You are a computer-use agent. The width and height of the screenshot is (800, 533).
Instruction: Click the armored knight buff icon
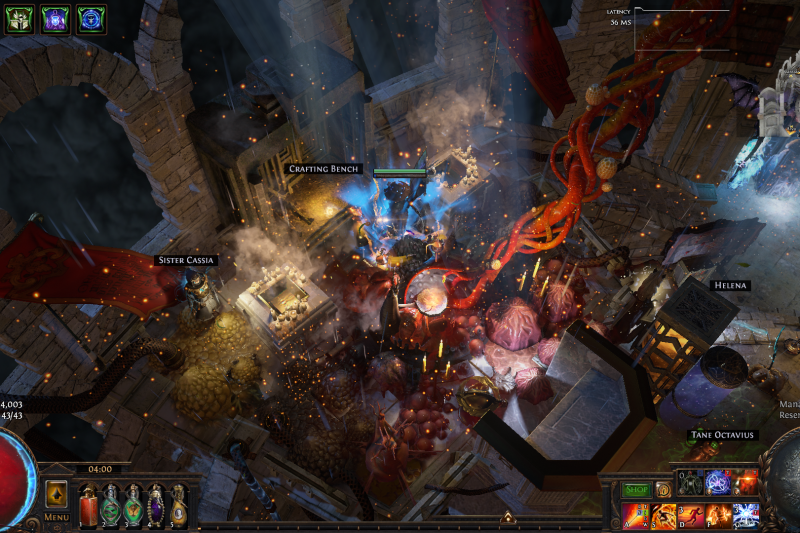[20, 19]
